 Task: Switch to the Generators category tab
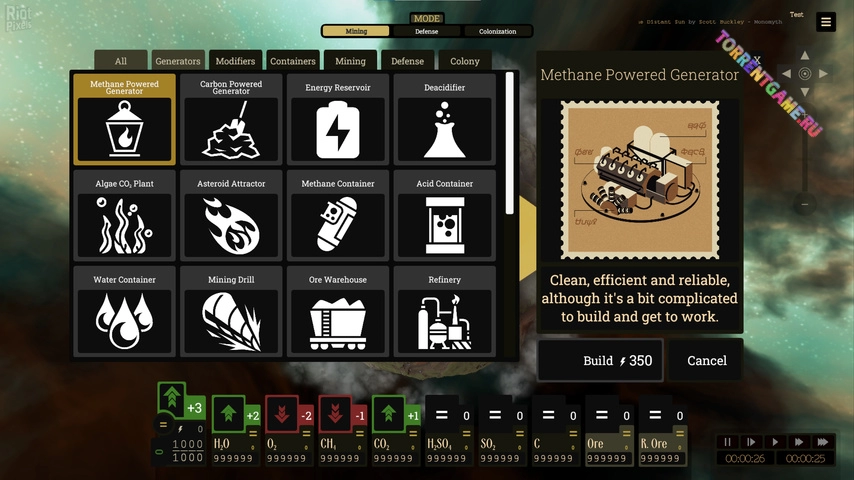coord(178,61)
